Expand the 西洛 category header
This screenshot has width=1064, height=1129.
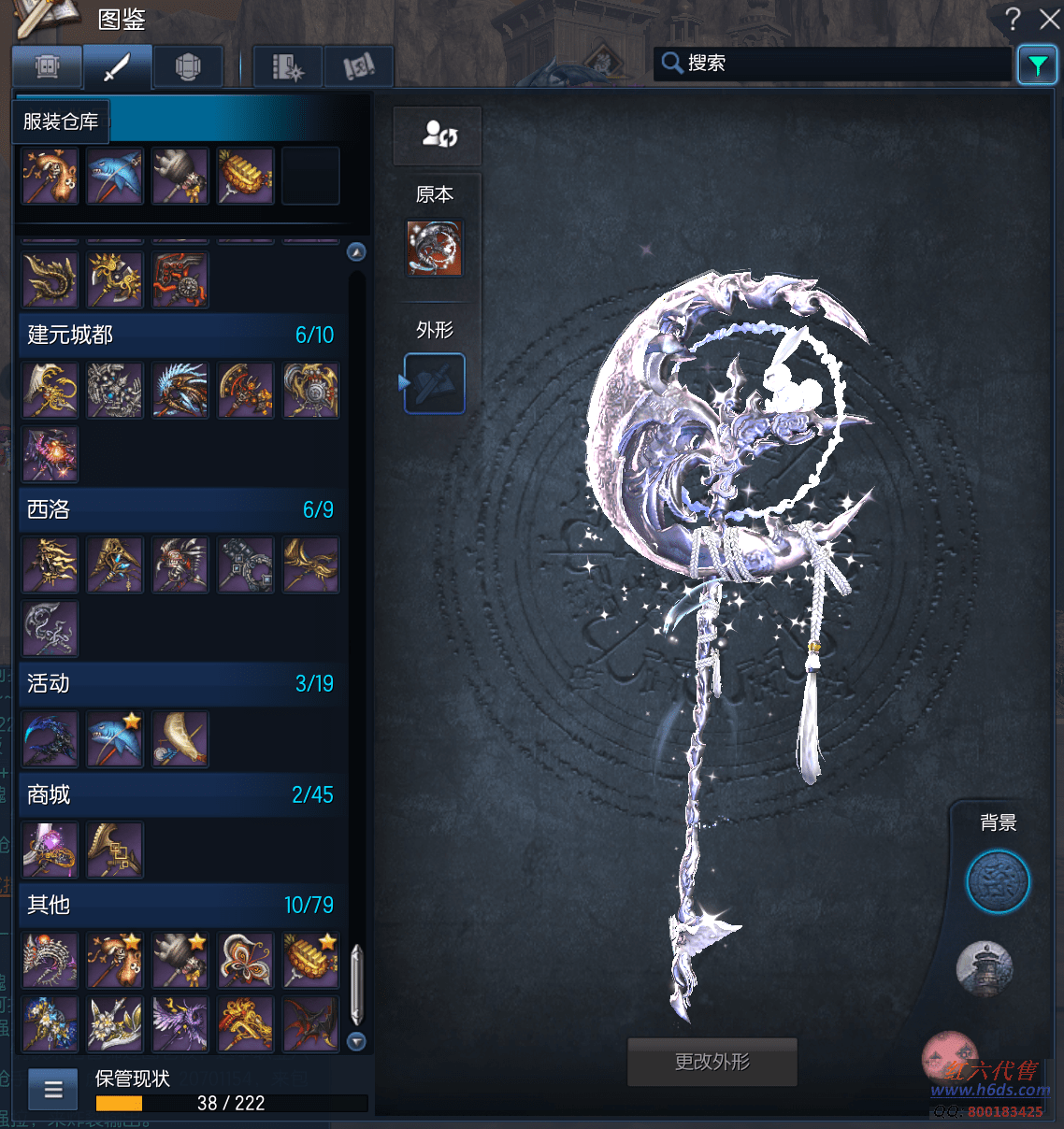(180, 509)
